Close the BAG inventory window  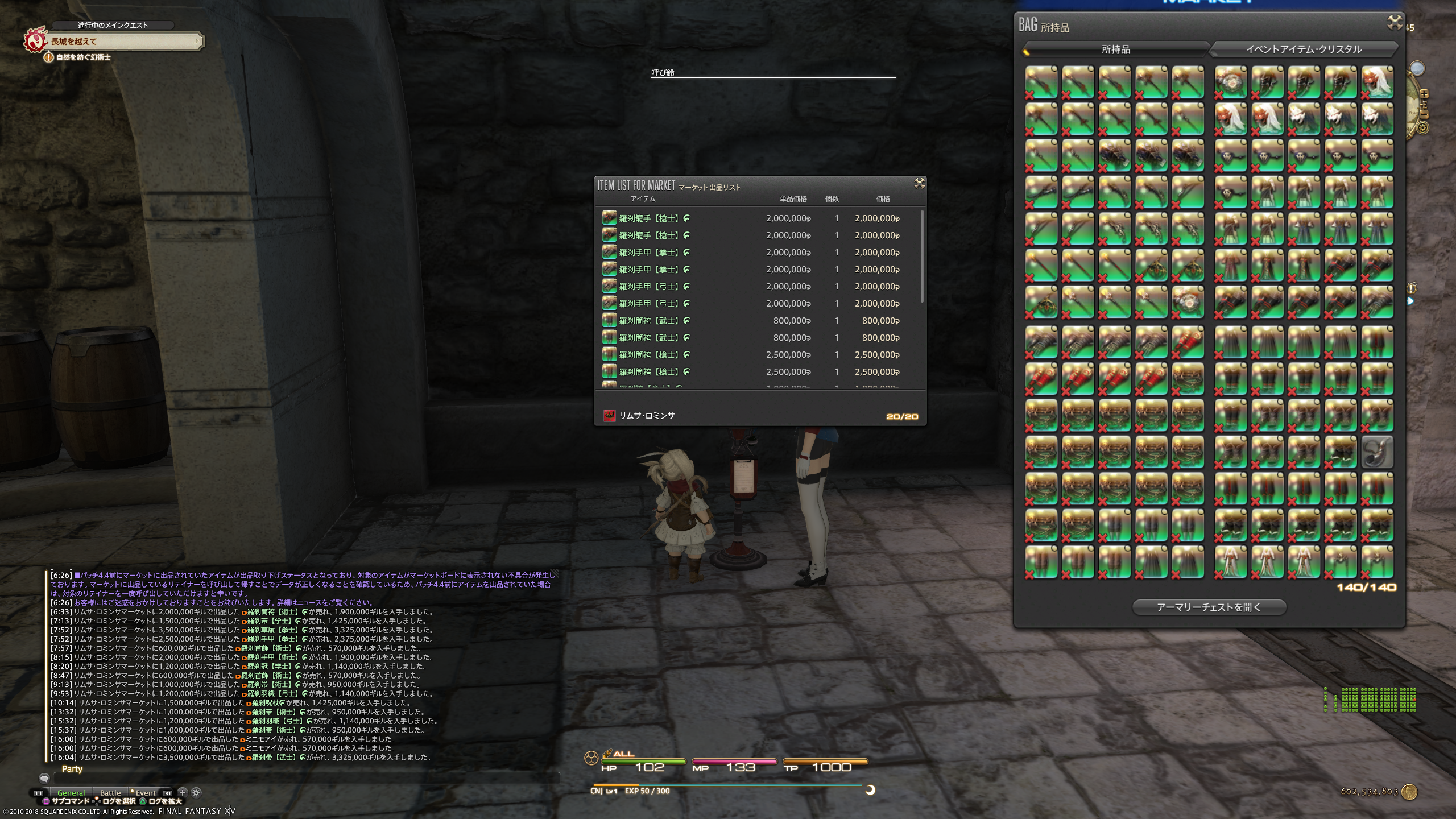tap(1395, 23)
